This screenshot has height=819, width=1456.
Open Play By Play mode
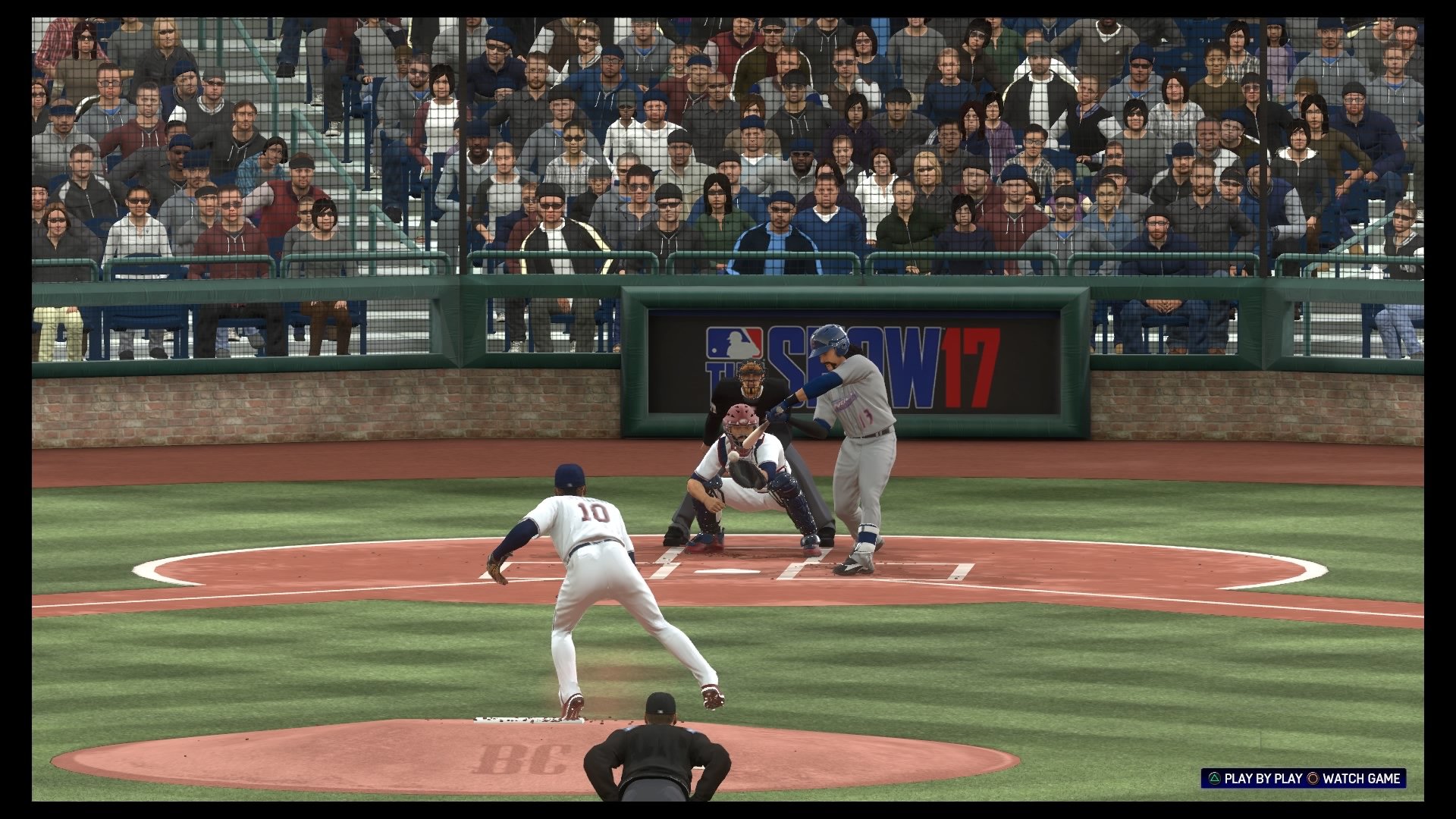[1263, 779]
